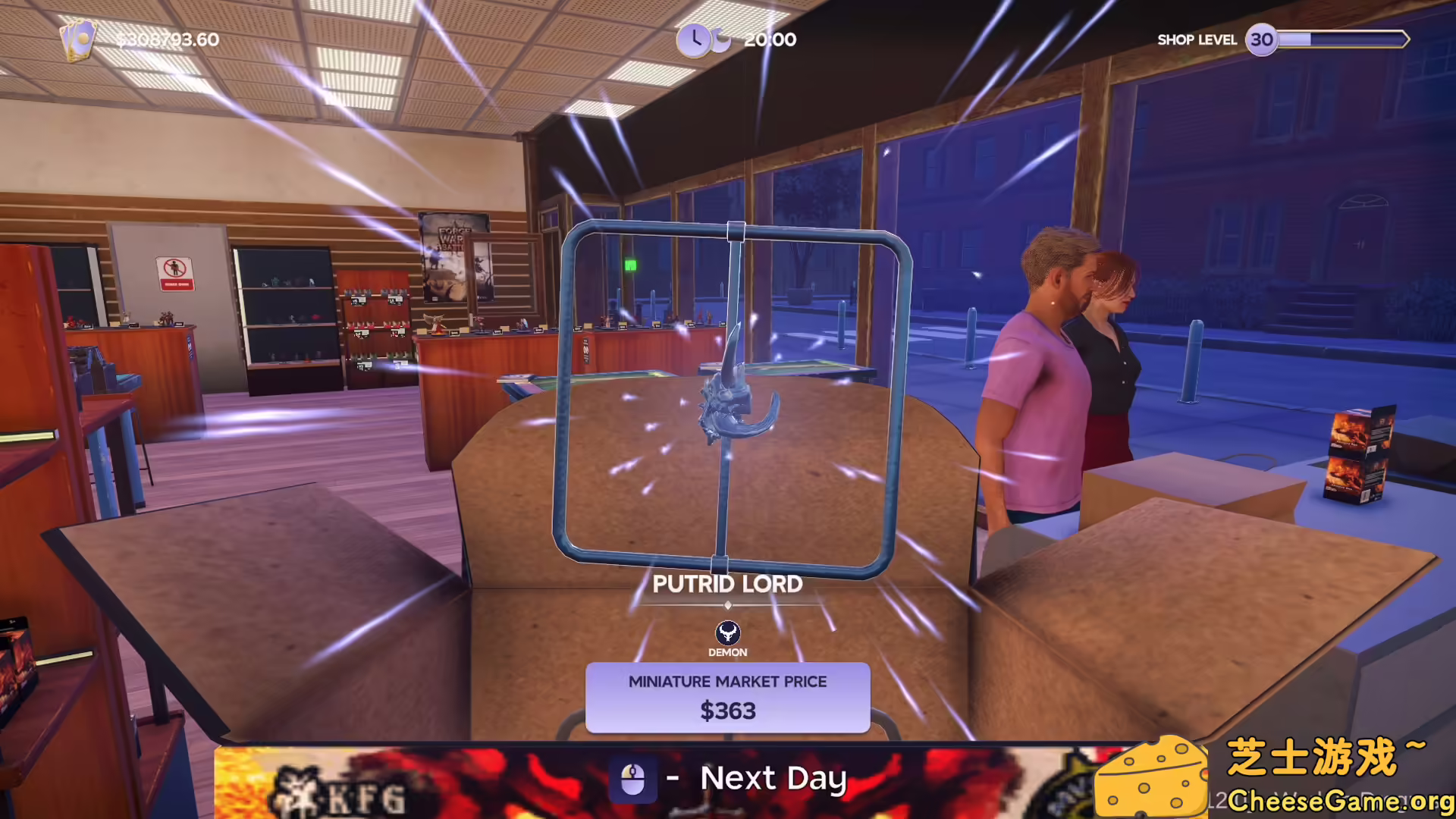Select the $363 price value

727,711
